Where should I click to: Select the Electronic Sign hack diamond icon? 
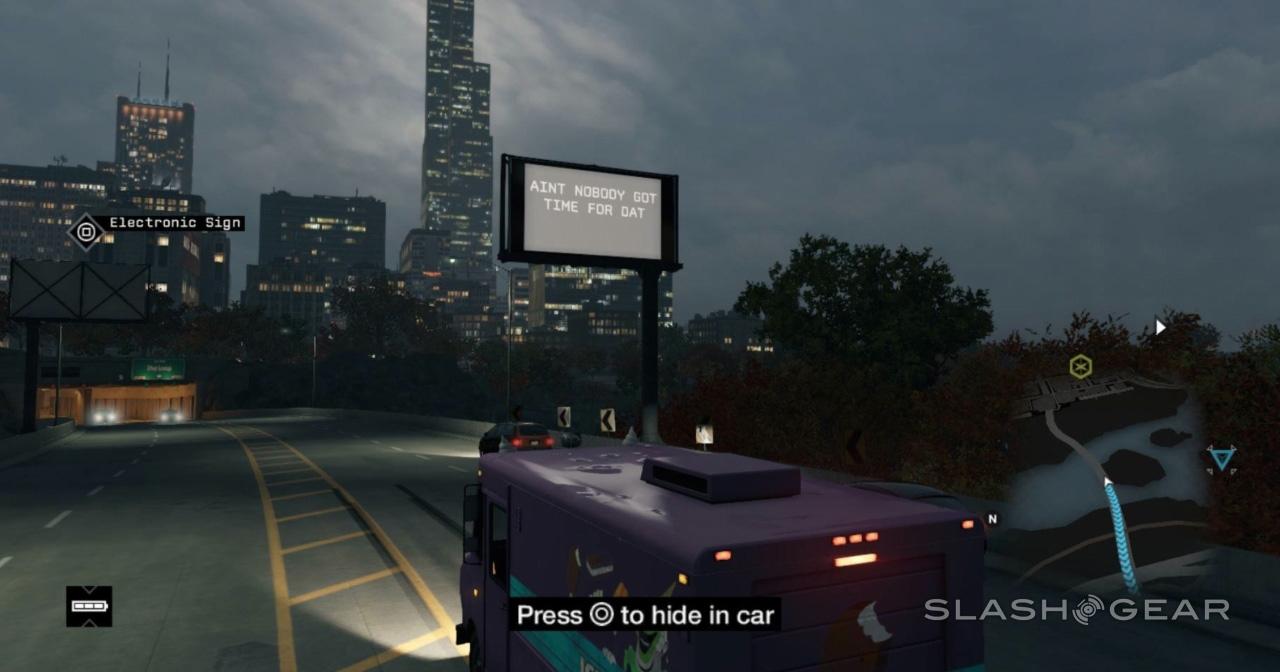pyautogui.click(x=86, y=233)
